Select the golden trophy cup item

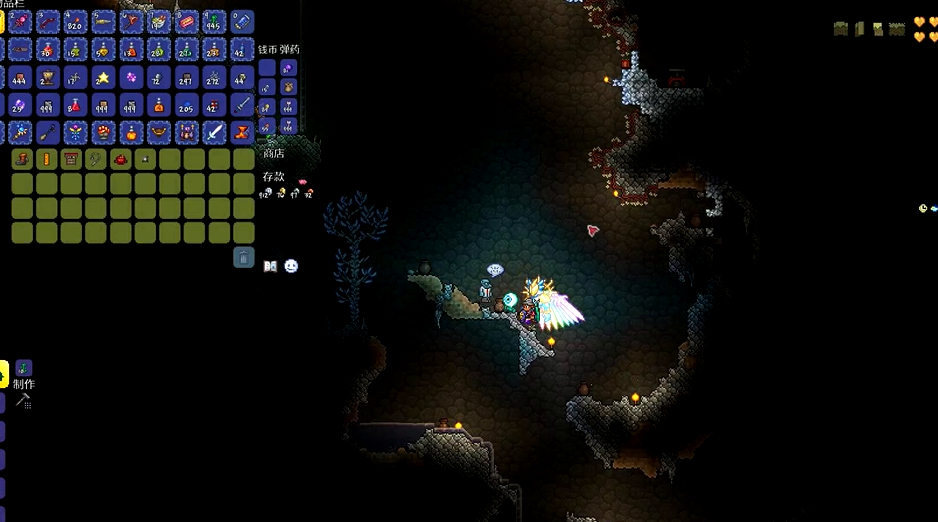click(47, 77)
